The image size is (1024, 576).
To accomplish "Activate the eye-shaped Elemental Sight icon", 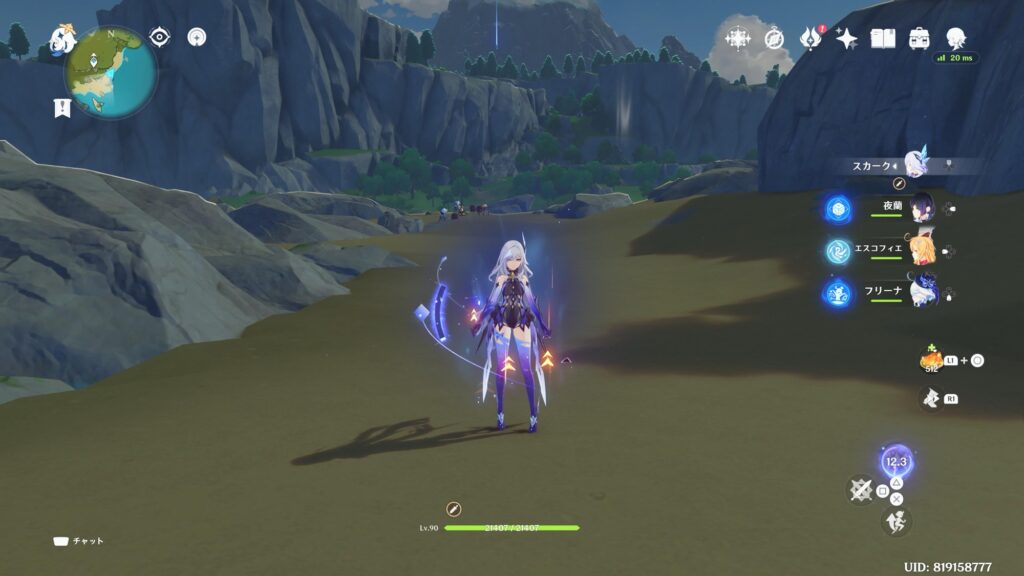I will 159,37.
